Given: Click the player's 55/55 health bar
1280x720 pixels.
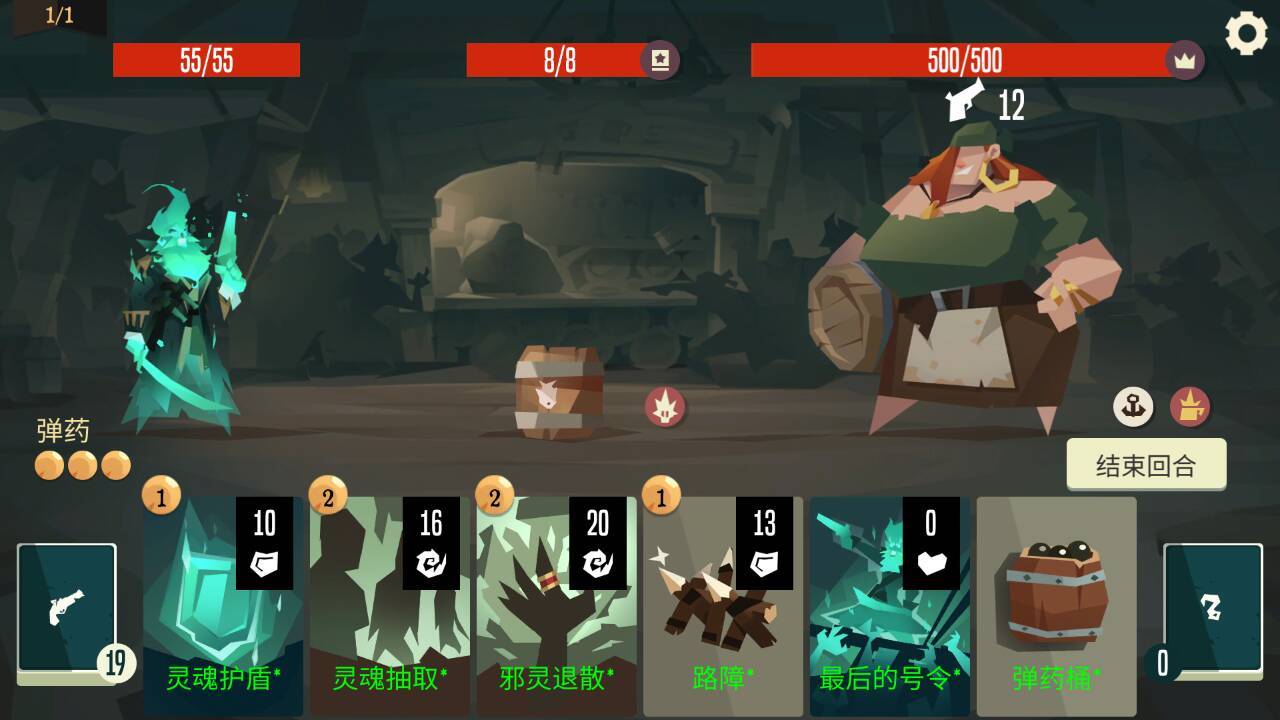Looking at the screenshot, I should click(207, 59).
